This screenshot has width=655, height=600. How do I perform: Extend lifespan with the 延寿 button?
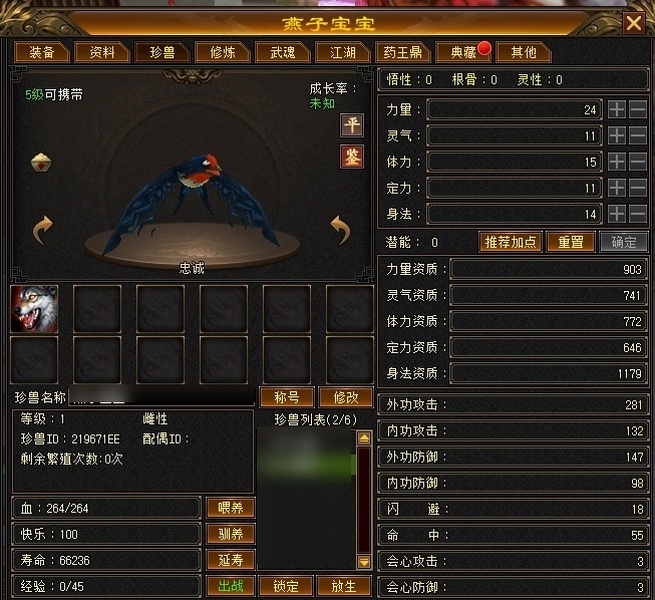click(230, 560)
